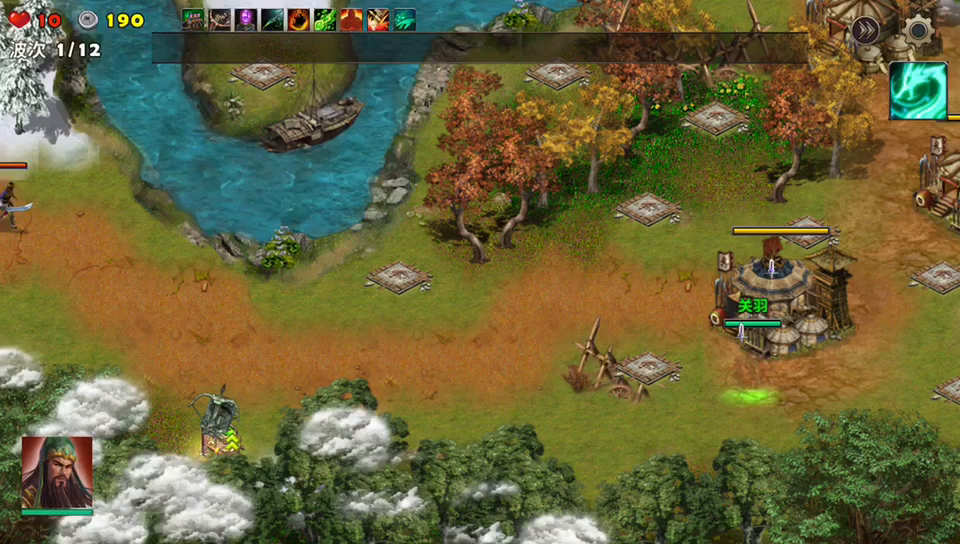
Task: Pick the fire ring icon
Action: (298, 20)
